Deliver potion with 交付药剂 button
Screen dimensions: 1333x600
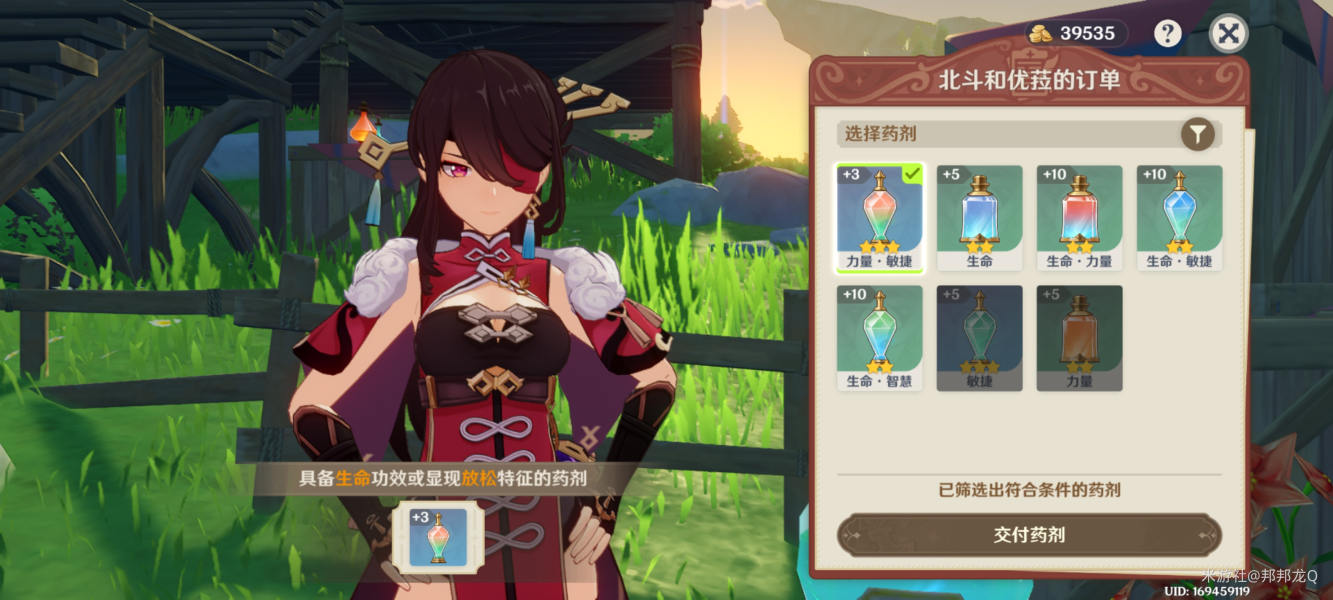click(1029, 535)
